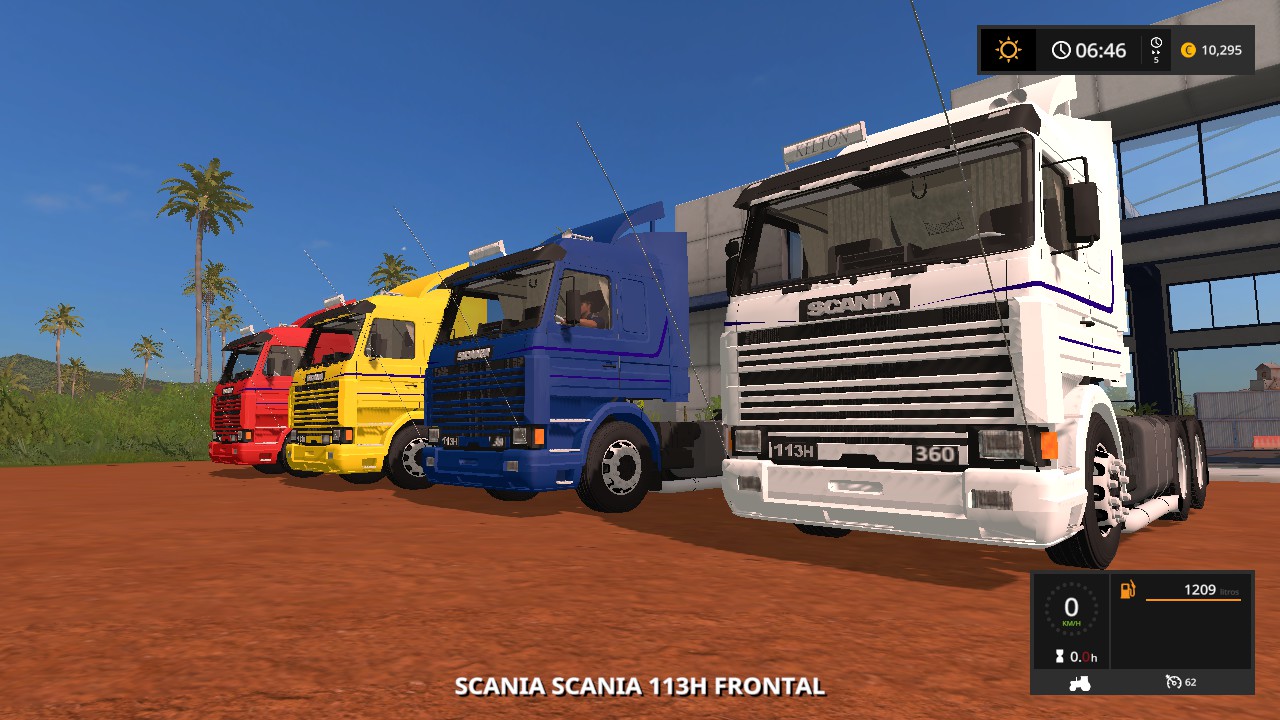Viewport: 1280px width, 720px height.
Task: Select the fuel pump icon
Action: point(1127,590)
